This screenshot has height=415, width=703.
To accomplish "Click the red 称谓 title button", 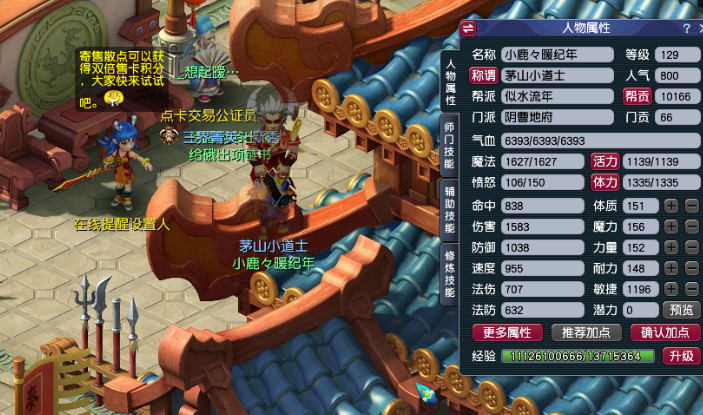I will [485, 75].
